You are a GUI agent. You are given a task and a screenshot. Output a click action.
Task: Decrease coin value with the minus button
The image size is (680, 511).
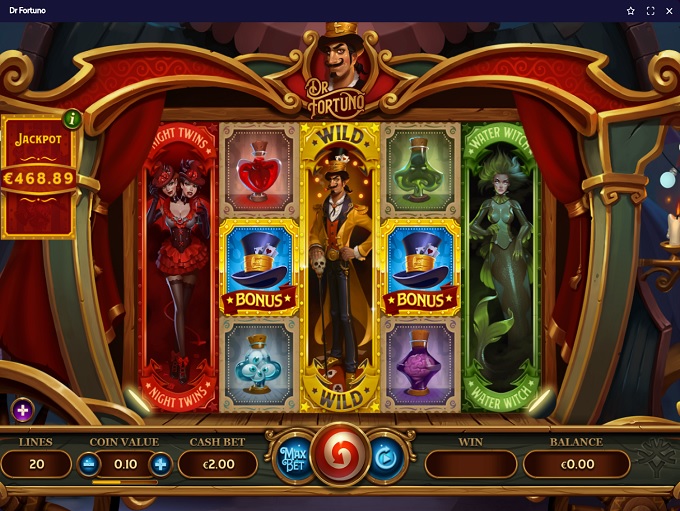pos(89,464)
